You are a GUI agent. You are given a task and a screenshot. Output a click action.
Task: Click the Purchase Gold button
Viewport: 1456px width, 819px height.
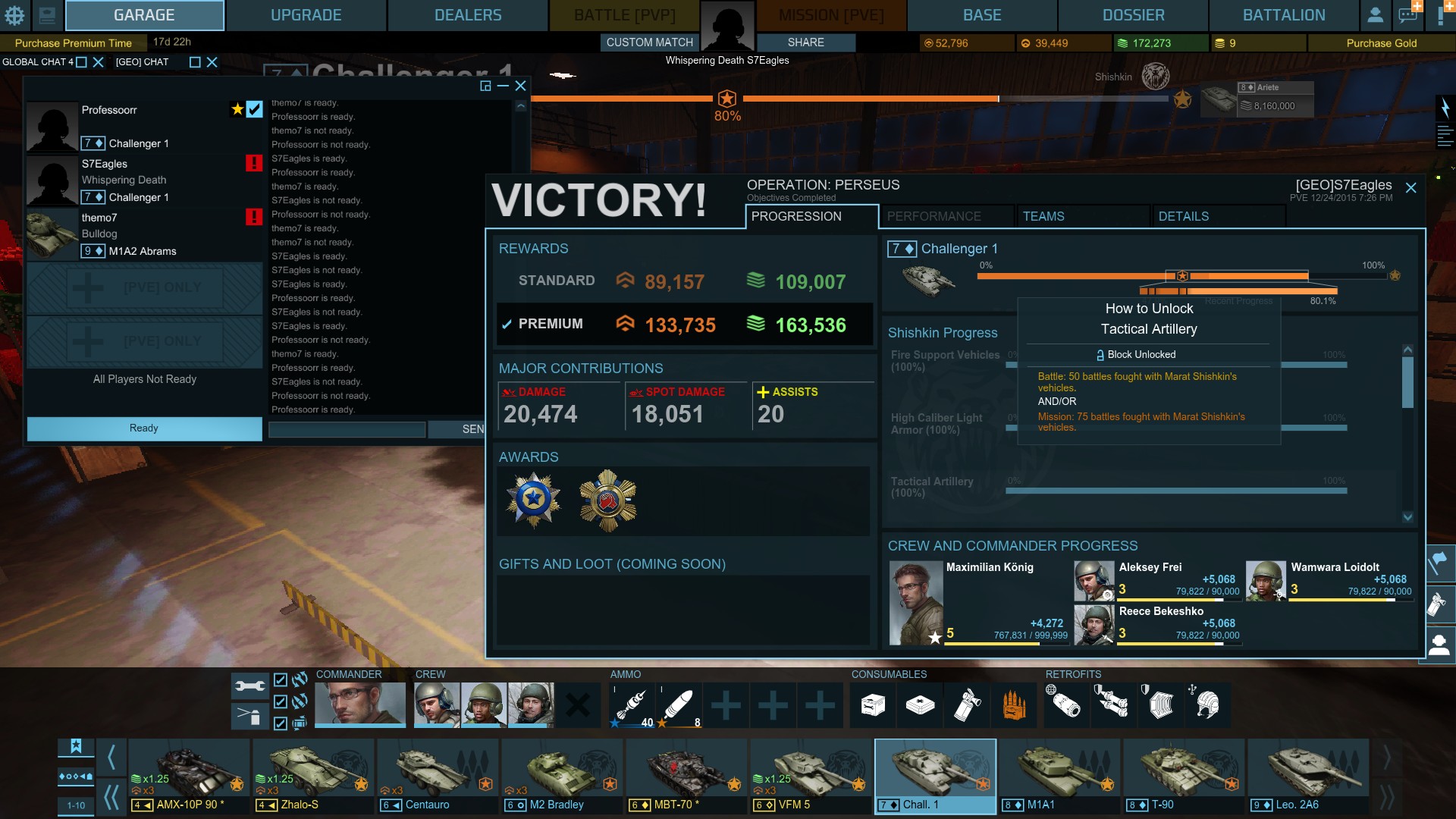pyautogui.click(x=1381, y=43)
